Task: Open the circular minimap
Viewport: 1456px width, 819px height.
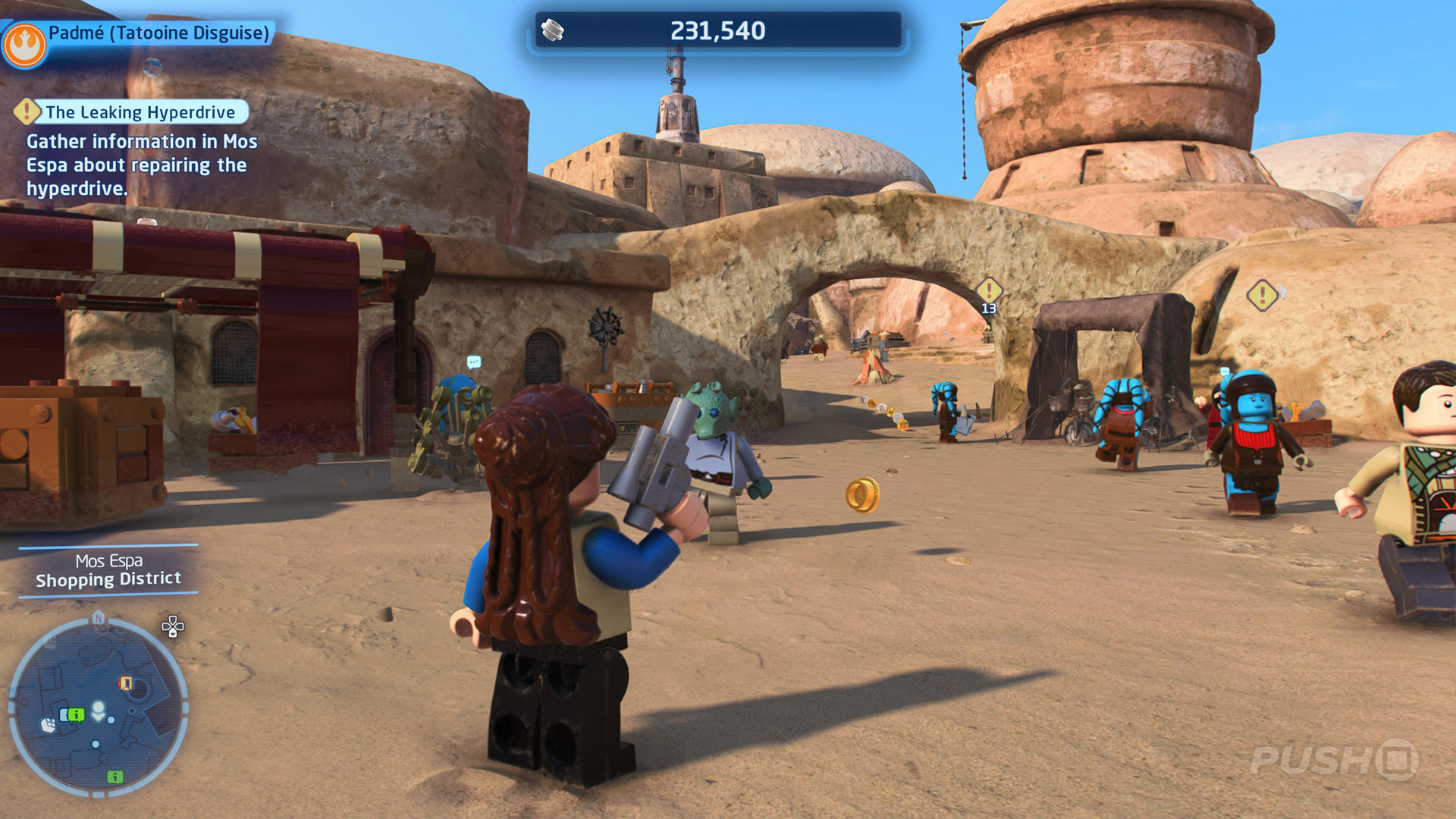Action: pyautogui.click(x=98, y=708)
